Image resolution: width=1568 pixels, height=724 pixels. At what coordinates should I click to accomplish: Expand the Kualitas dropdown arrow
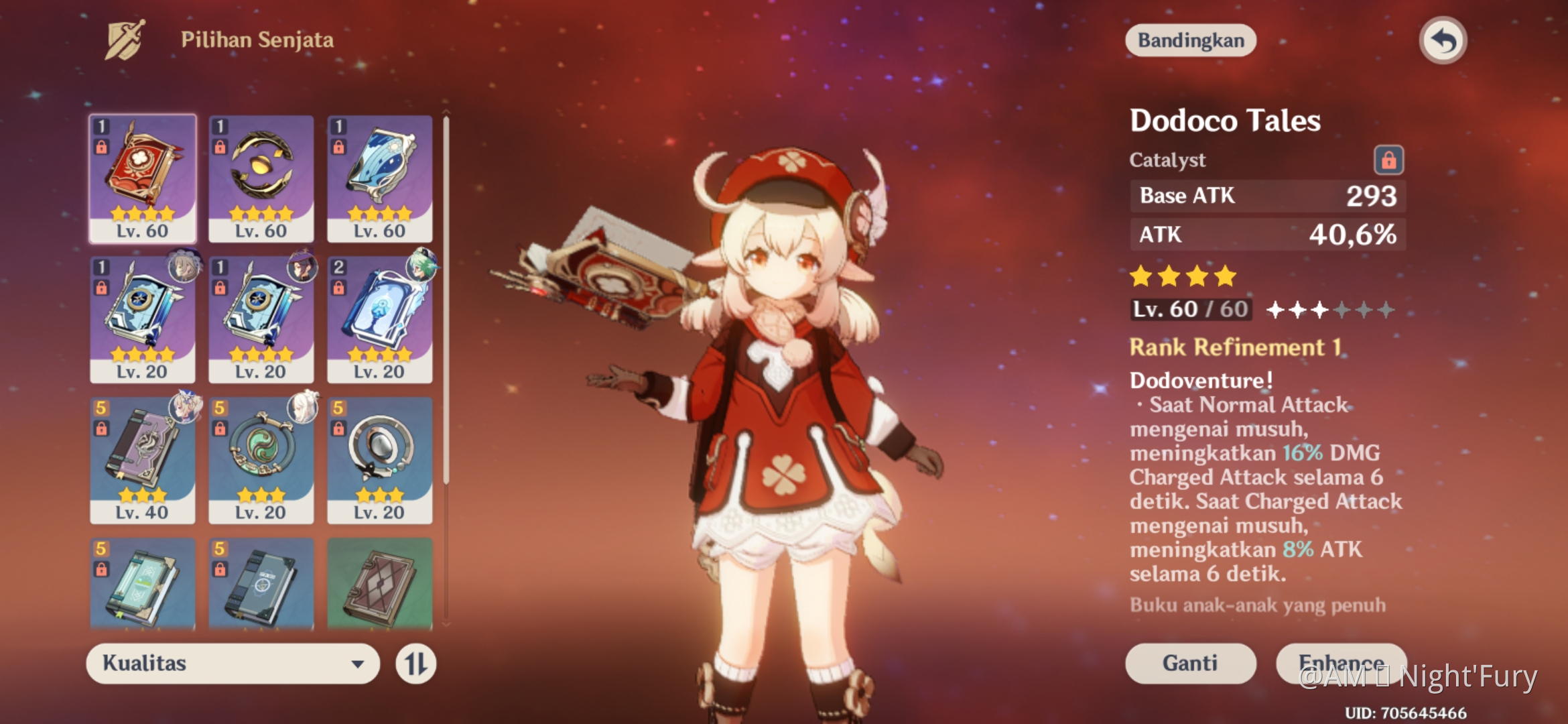[360, 664]
